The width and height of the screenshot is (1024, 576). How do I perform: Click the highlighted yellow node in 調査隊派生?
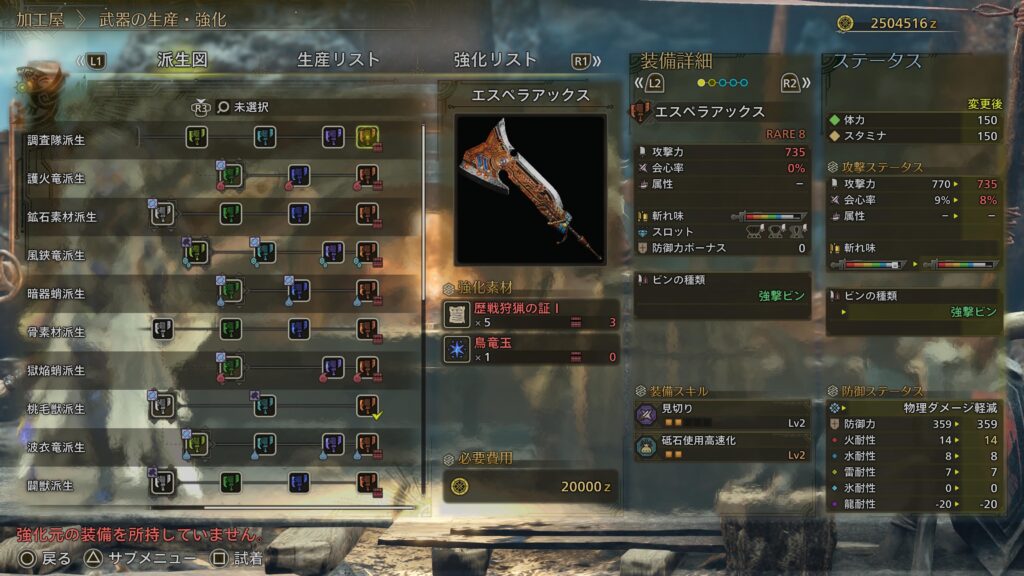[367, 136]
